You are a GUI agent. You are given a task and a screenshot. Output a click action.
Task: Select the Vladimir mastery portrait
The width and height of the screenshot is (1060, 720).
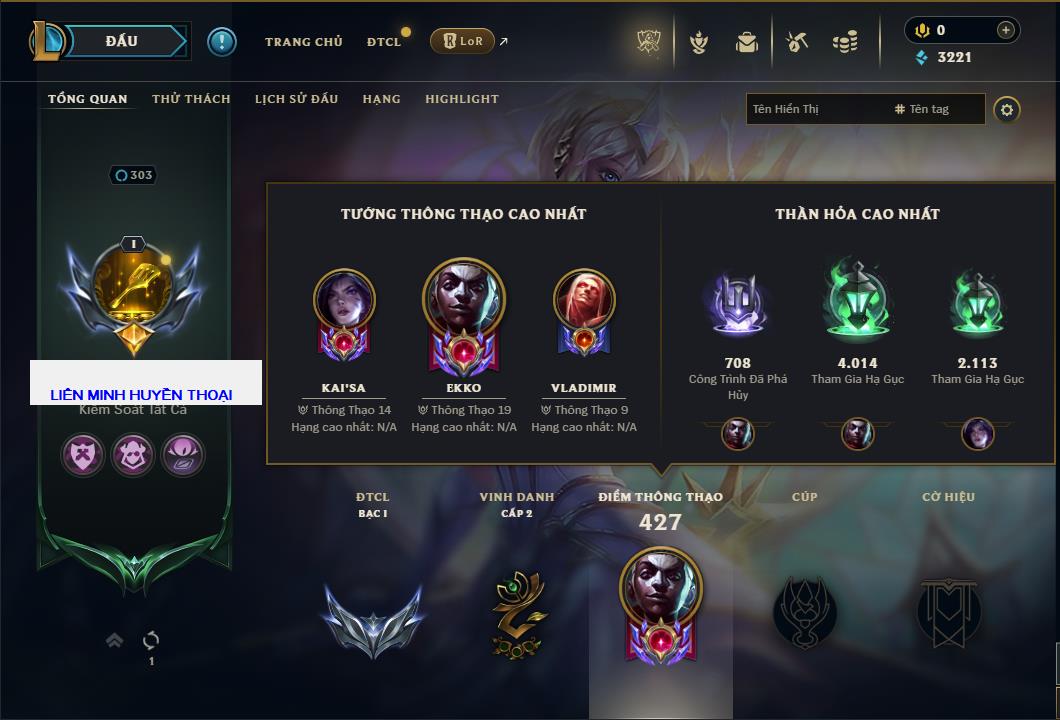(x=584, y=300)
